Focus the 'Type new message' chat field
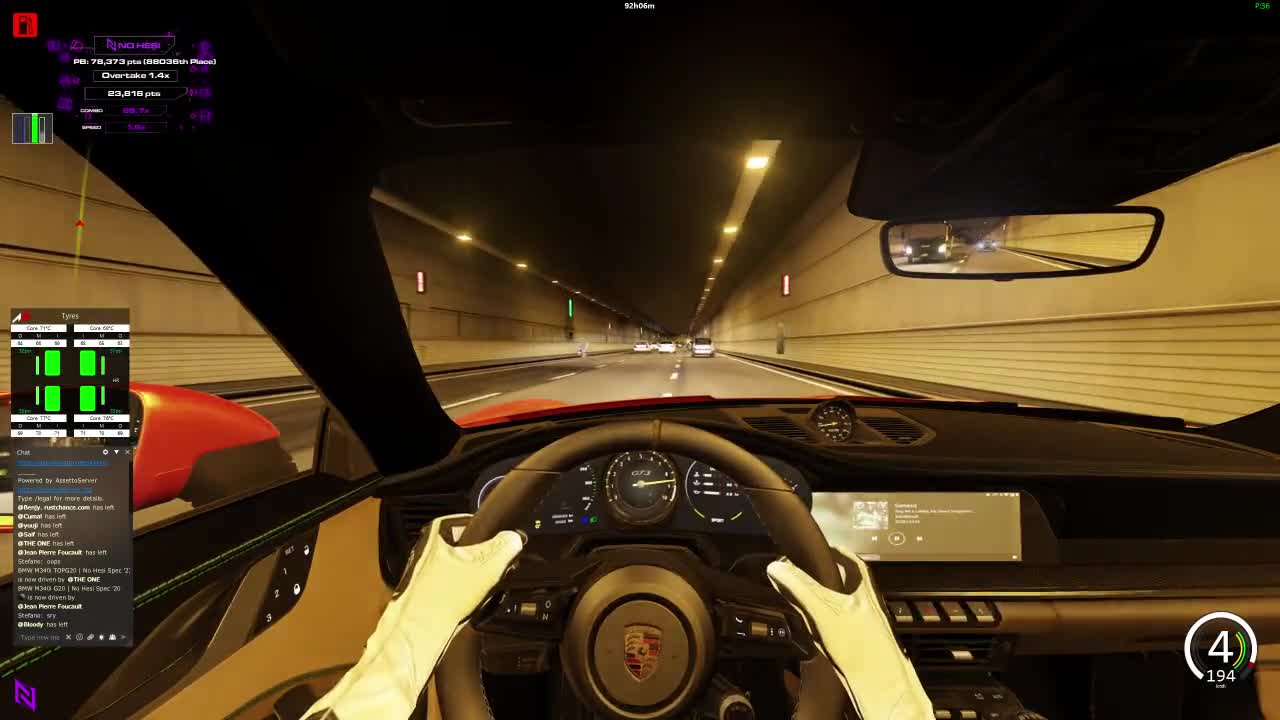Screen dimensions: 1280x720 coord(40,637)
